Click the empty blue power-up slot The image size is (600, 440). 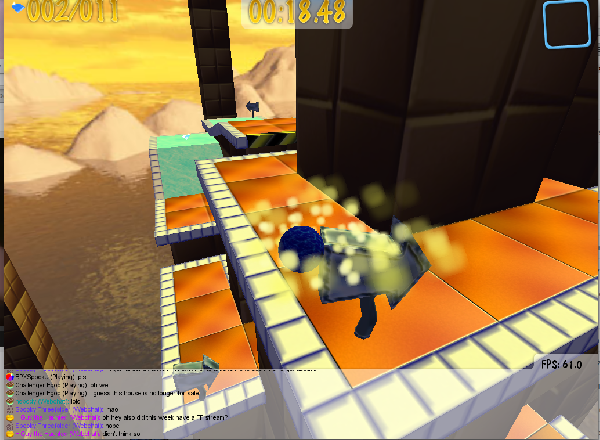568,24
